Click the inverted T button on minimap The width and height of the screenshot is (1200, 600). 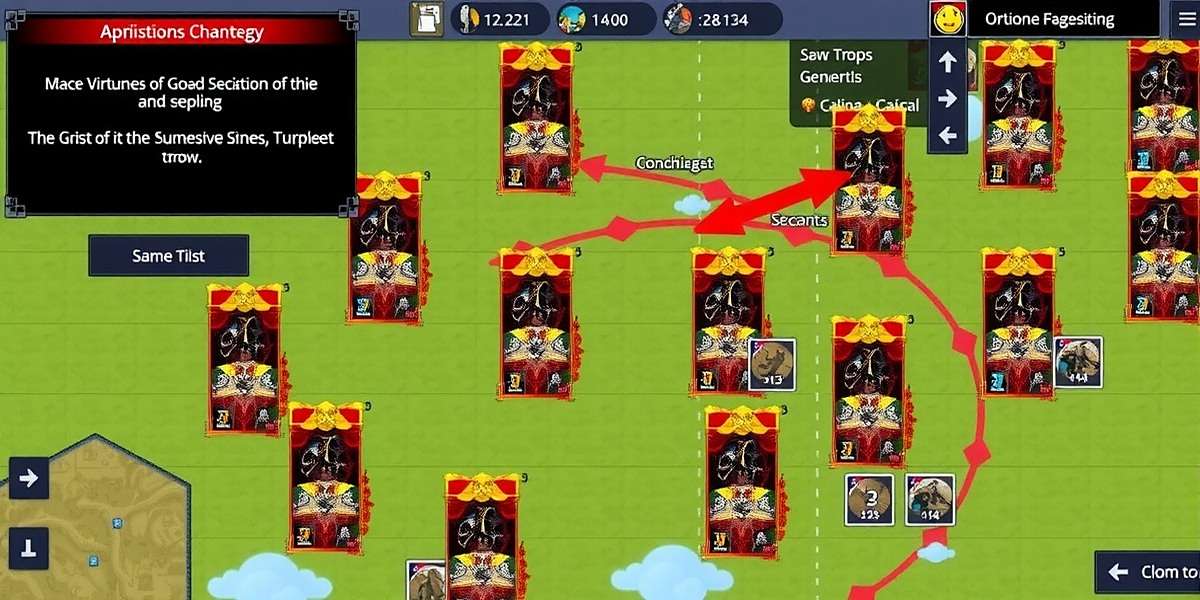pos(28,546)
